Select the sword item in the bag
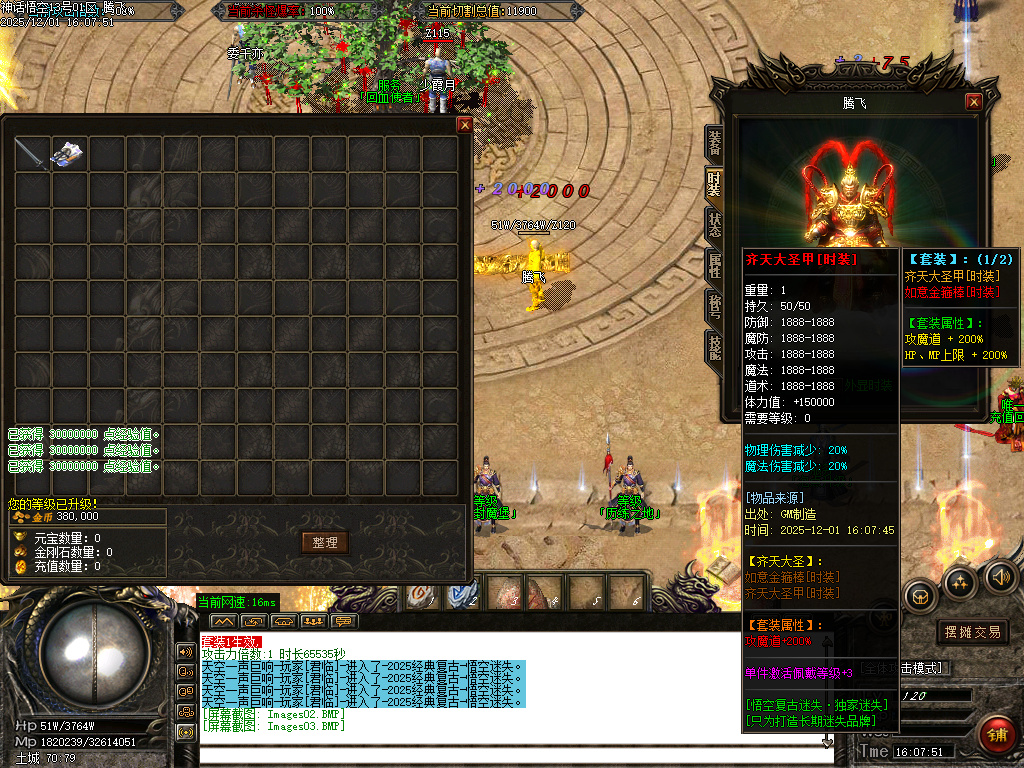Viewport: 1024px width, 768px height. click(32, 154)
